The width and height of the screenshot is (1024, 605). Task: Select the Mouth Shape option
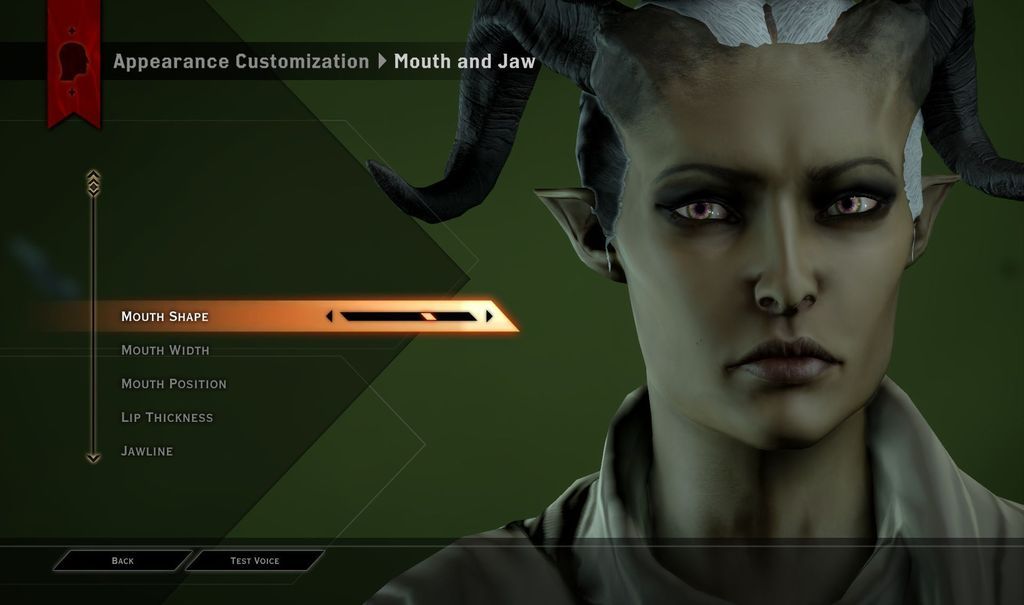165,317
